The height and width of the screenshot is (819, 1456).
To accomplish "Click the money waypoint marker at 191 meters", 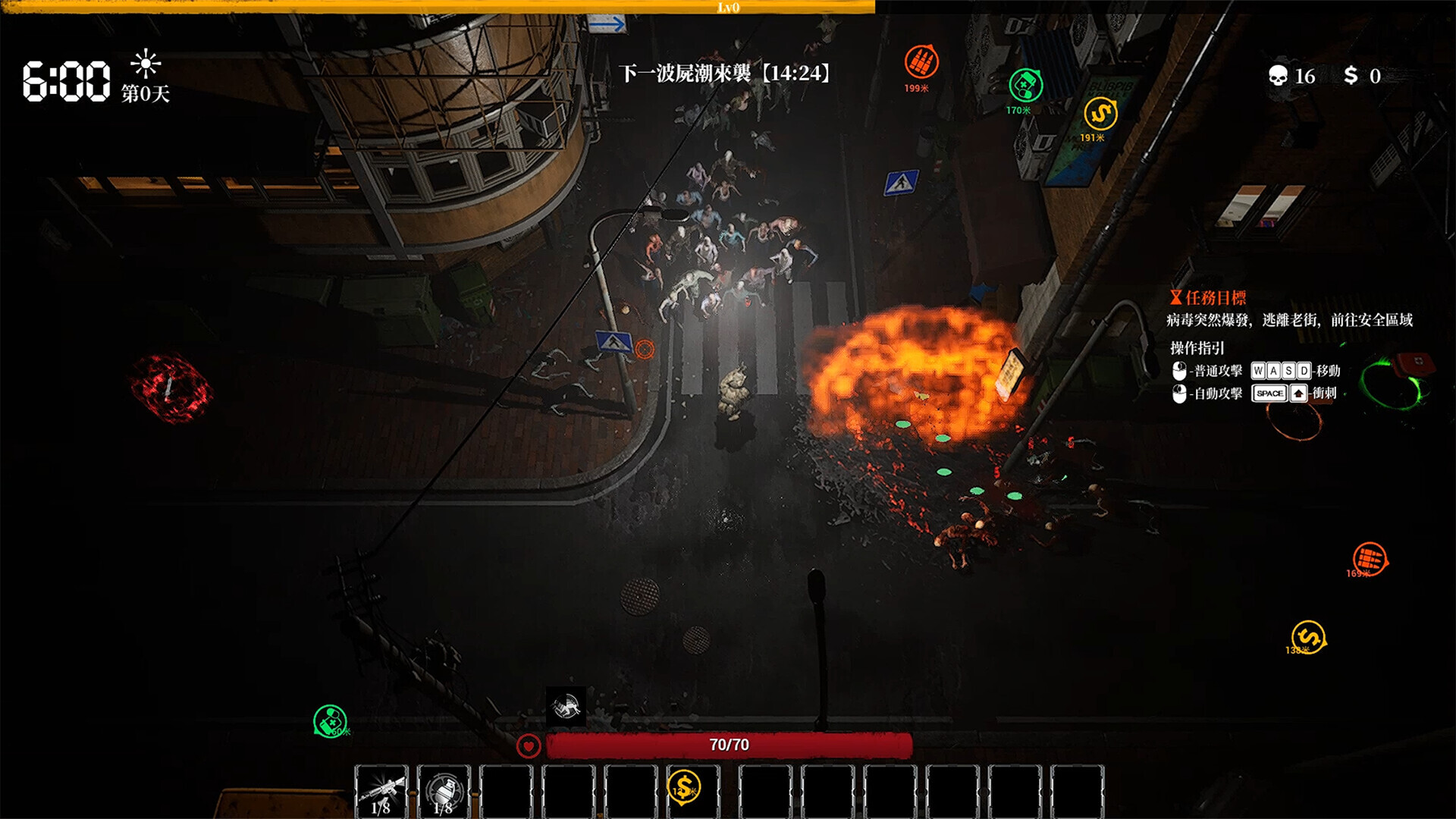I will tap(1100, 115).
